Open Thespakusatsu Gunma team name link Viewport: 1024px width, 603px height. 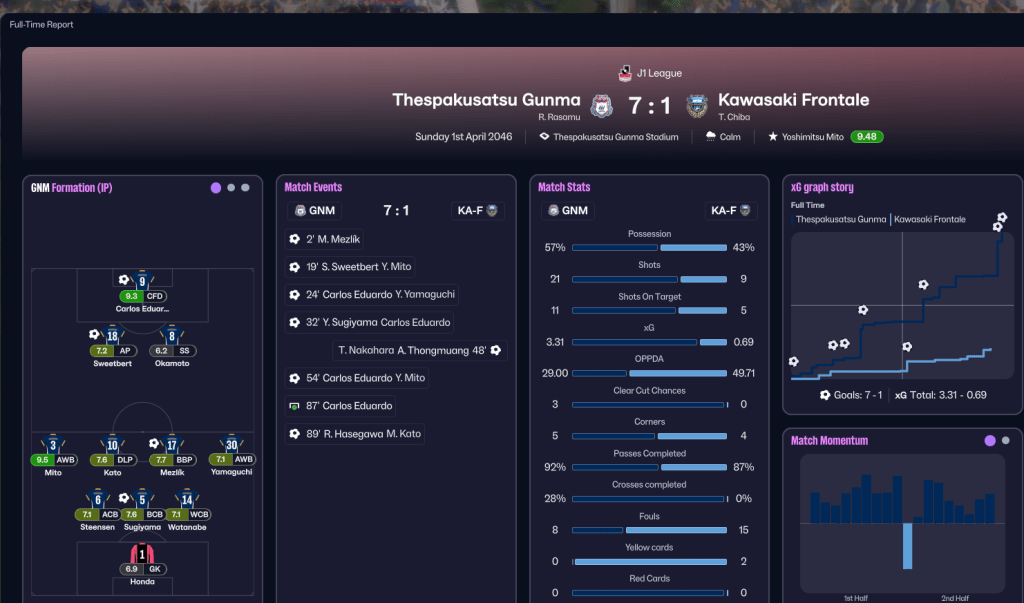pos(486,100)
